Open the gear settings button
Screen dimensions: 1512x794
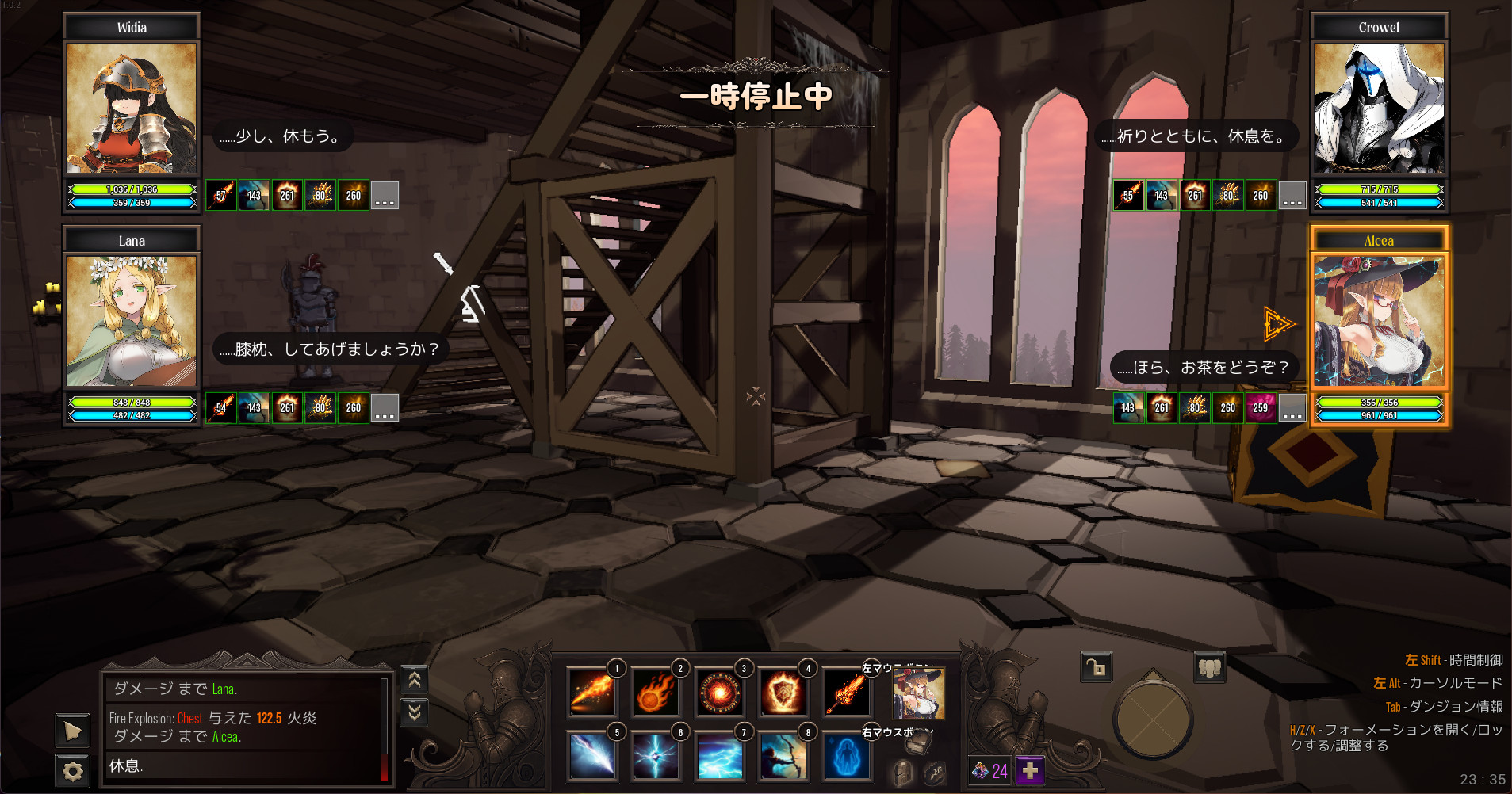tap(72, 770)
